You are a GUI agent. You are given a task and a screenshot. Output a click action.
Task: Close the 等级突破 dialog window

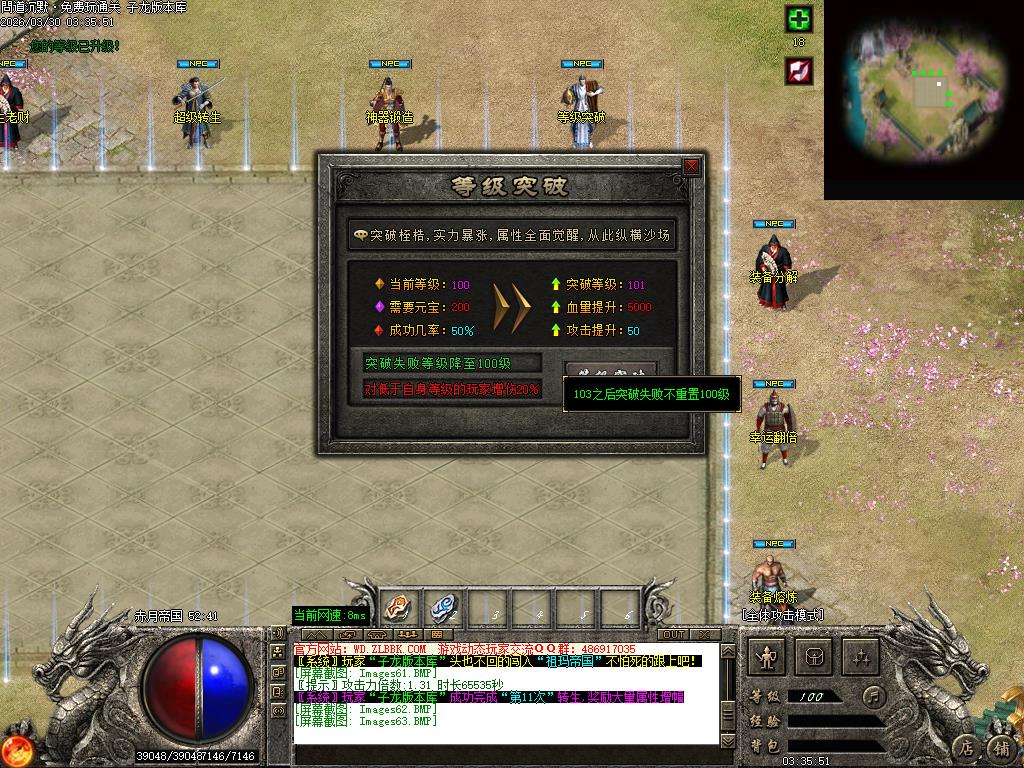tap(691, 167)
